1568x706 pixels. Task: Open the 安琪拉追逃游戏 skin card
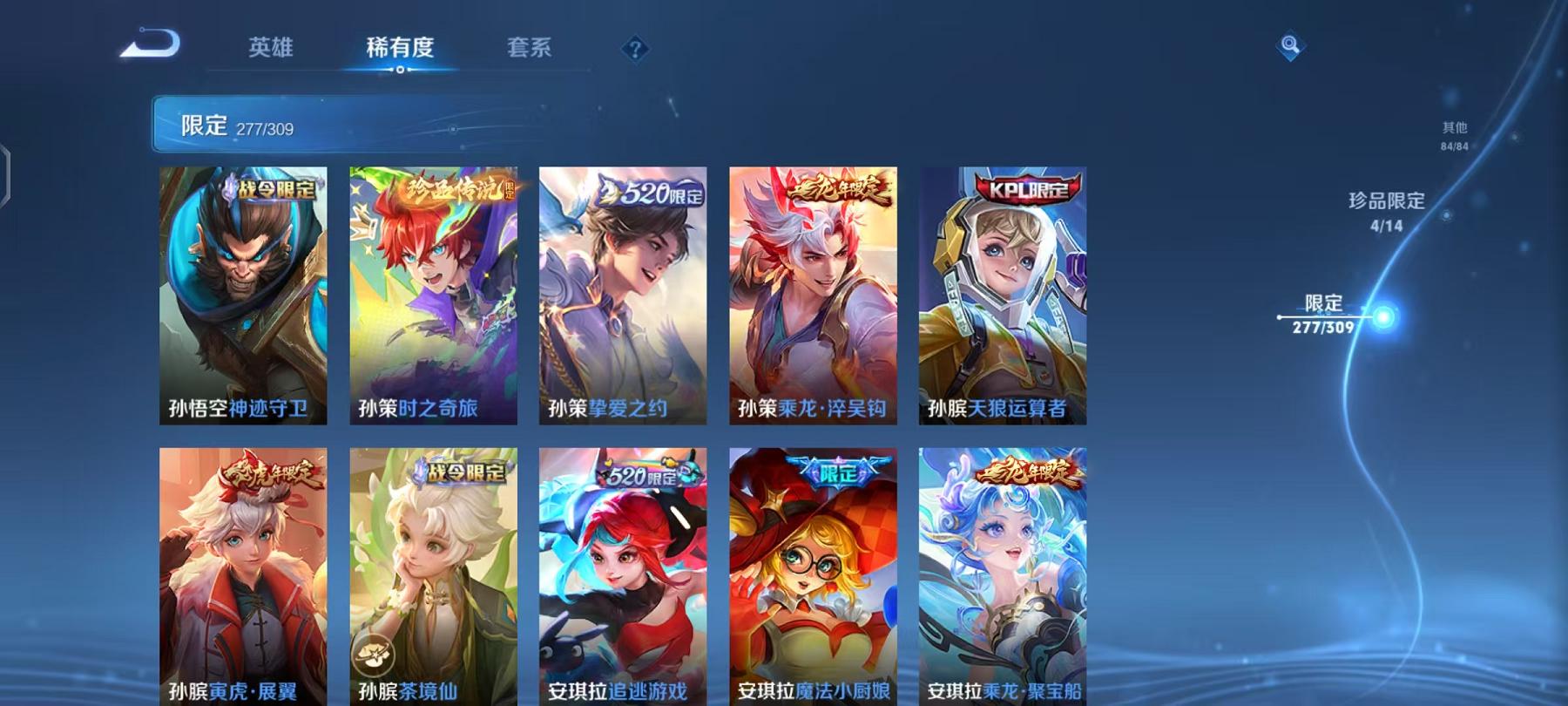click(x=623, y=575)
